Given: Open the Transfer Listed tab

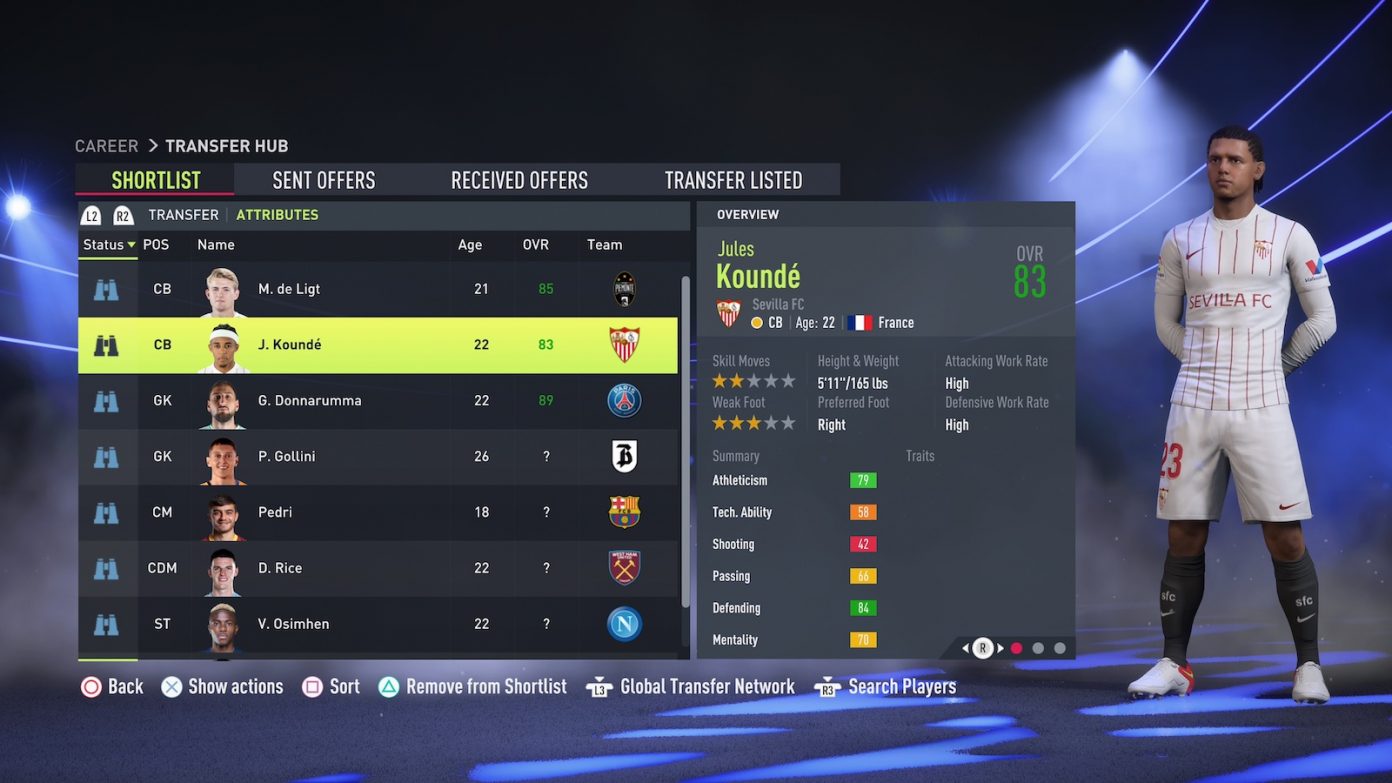Looking at the screenshot, I should [x=734, y=179].
